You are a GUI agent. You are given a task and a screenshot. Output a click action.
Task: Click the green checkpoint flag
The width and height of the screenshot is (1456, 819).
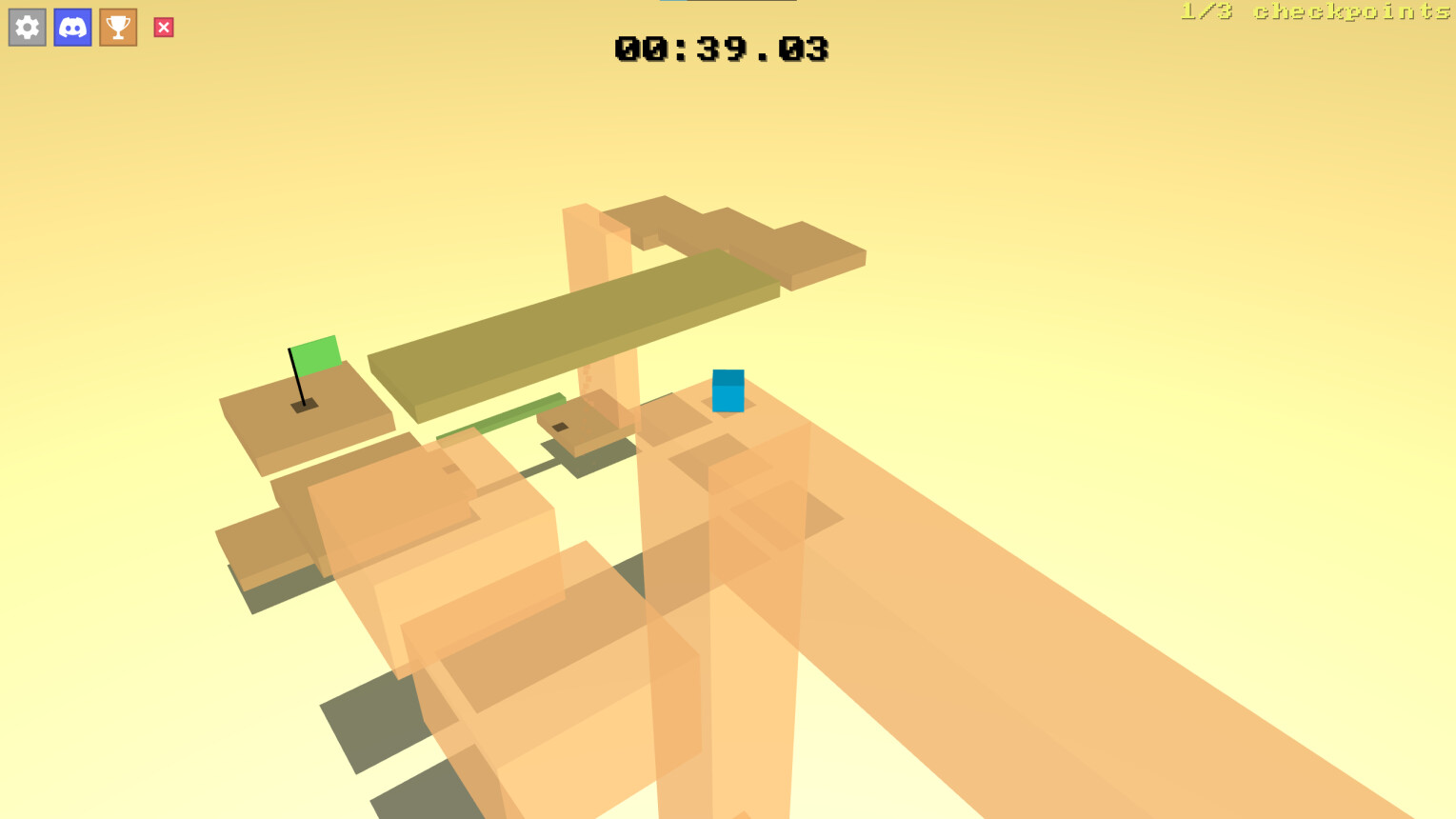coord(316,353)
